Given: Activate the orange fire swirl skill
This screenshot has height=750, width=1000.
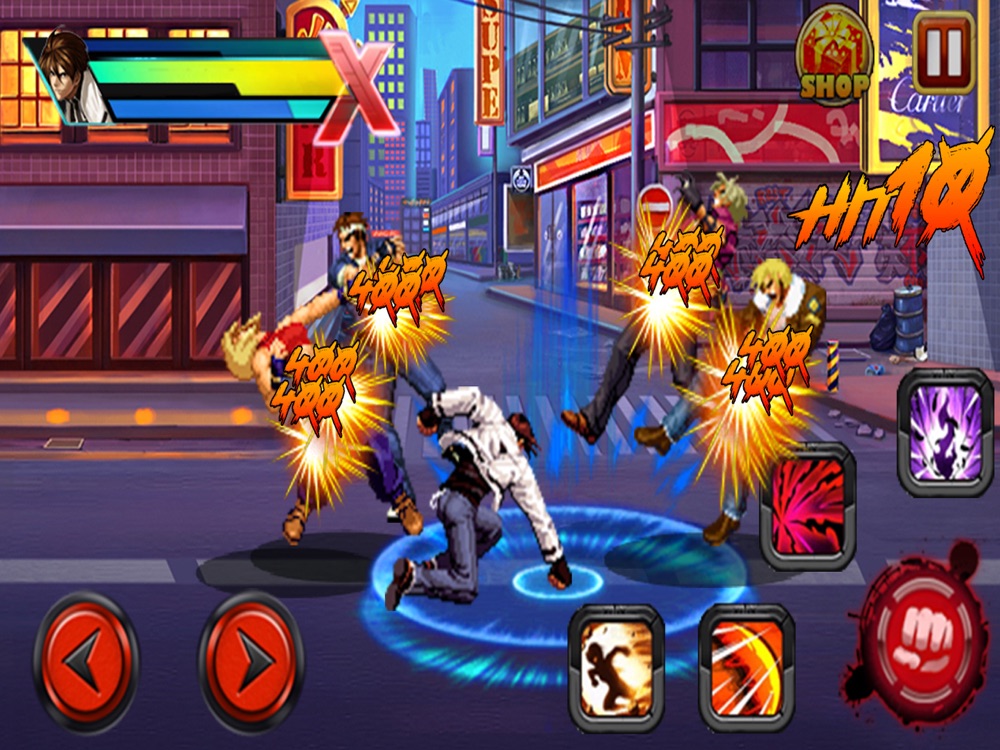Looking at the screenshot, I should (746, 667).
